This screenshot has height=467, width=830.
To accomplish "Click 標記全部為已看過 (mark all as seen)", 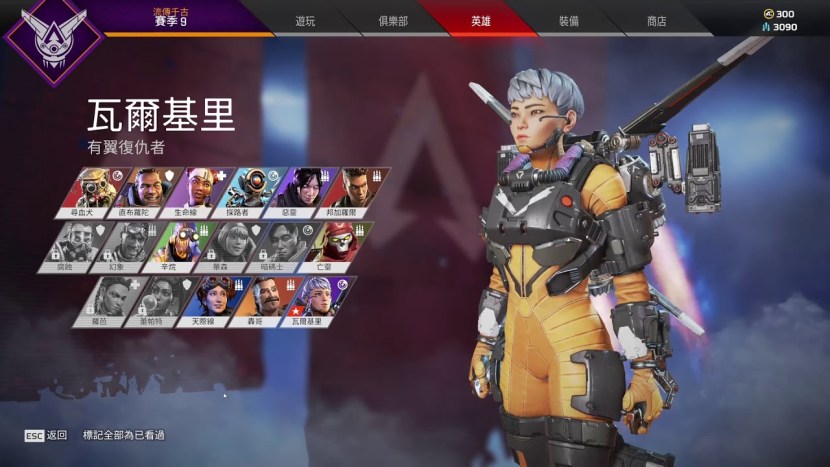I will [x=124, y=436].
